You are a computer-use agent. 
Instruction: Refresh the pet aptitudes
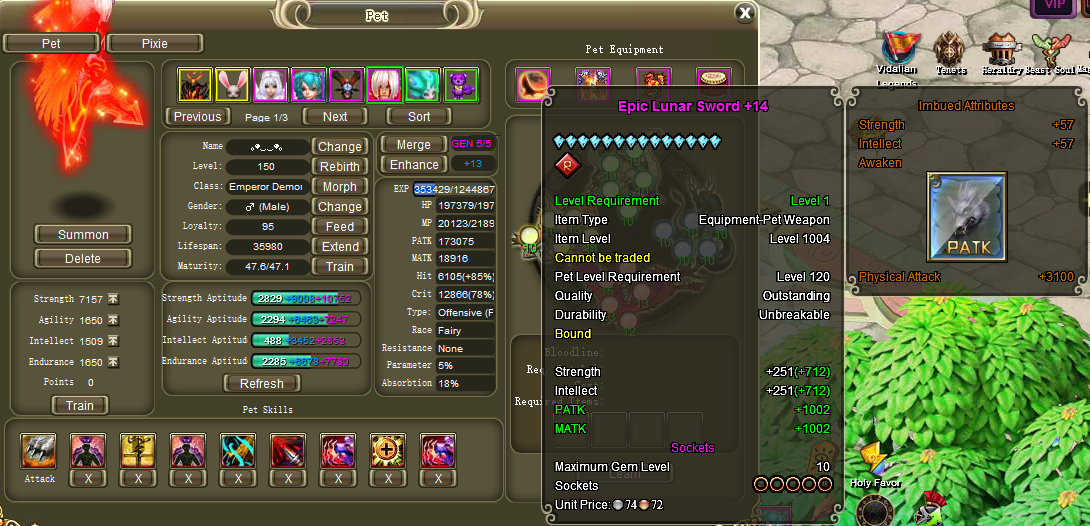point(262,384)
